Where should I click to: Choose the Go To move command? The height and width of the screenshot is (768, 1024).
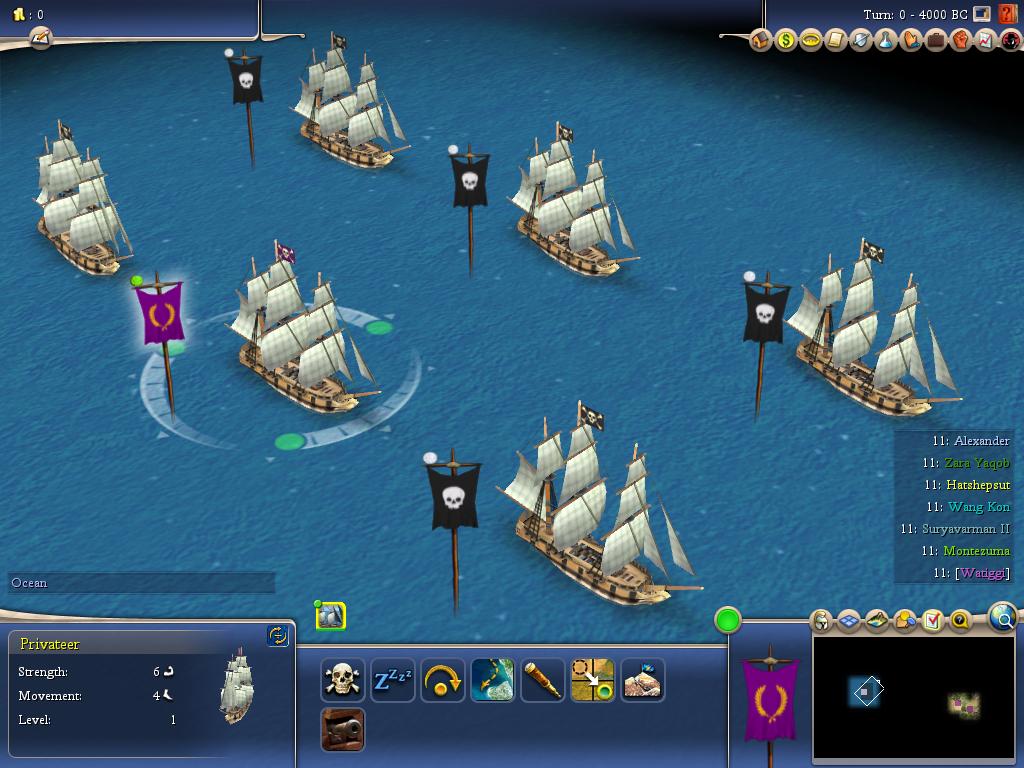click(593, 680)
